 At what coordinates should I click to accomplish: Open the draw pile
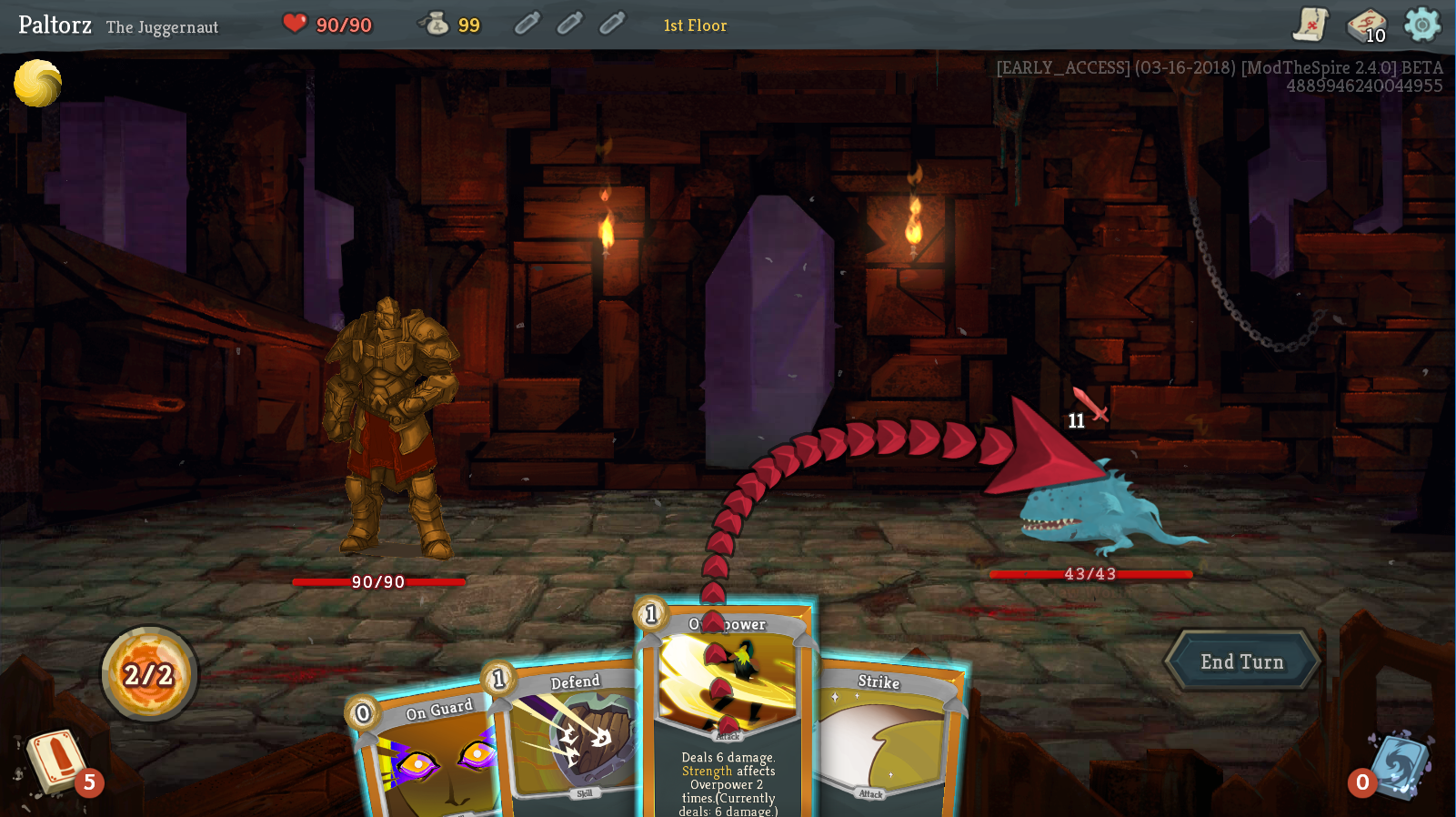56,762
